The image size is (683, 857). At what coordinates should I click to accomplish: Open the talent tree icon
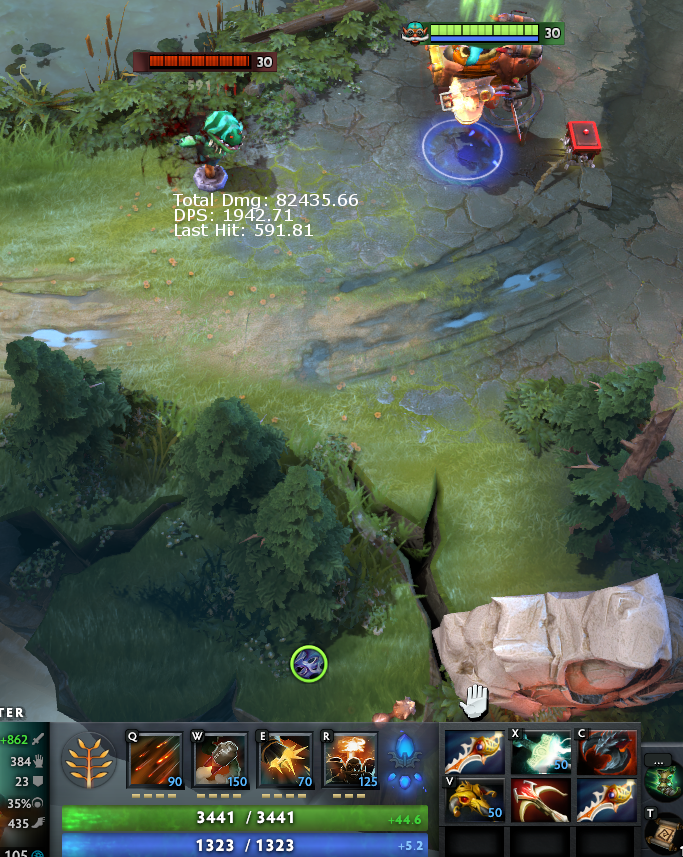coord(91,761)
